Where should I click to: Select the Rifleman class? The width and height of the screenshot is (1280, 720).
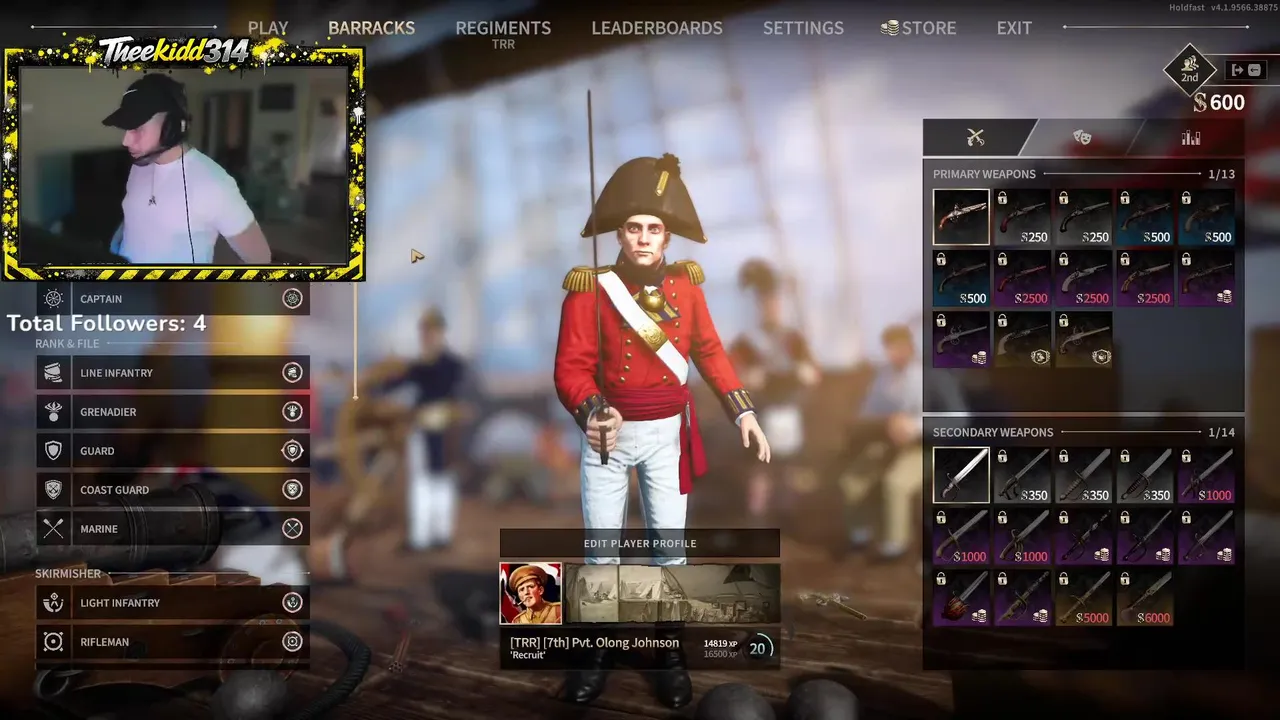point(172,642)
